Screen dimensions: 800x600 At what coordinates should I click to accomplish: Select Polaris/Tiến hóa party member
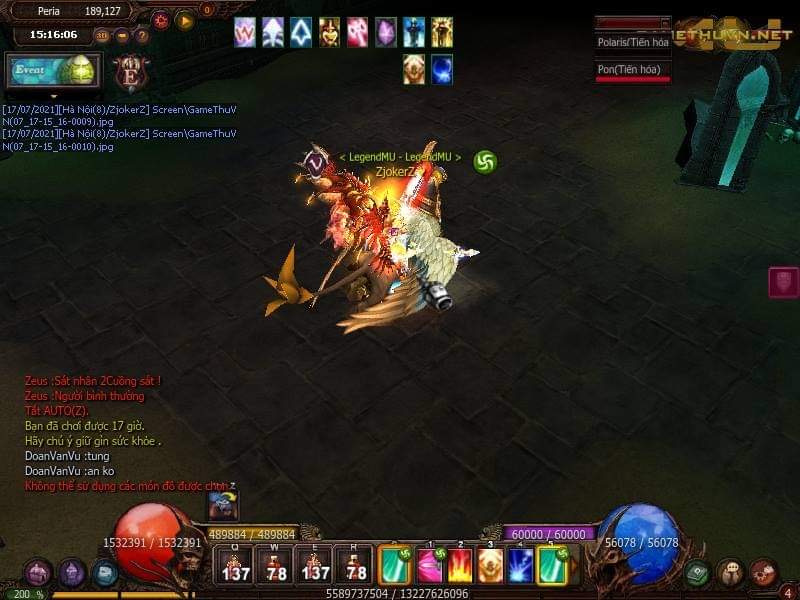pyautogui.click(x=632, y=42)
